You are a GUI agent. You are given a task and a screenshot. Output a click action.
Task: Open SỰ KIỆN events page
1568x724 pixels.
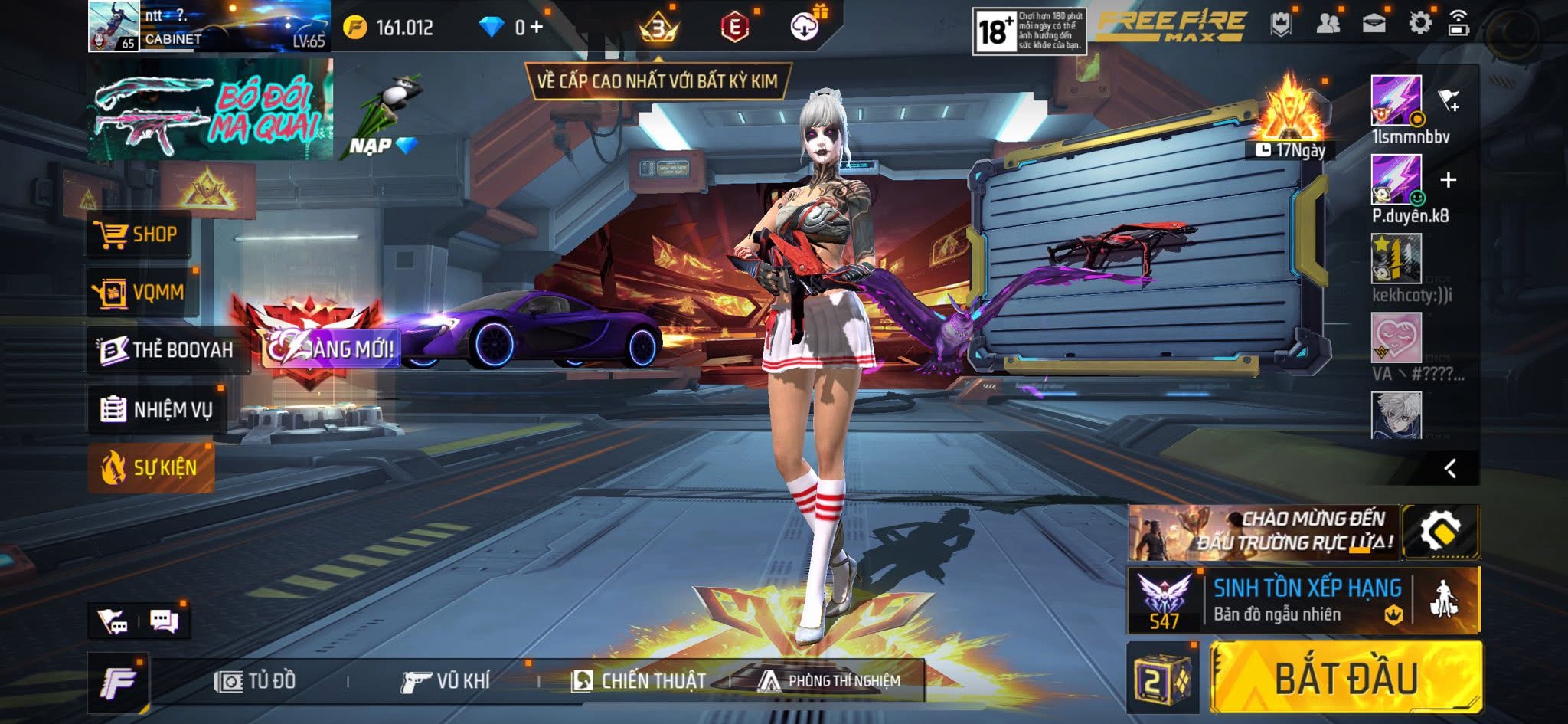point(150,467)
